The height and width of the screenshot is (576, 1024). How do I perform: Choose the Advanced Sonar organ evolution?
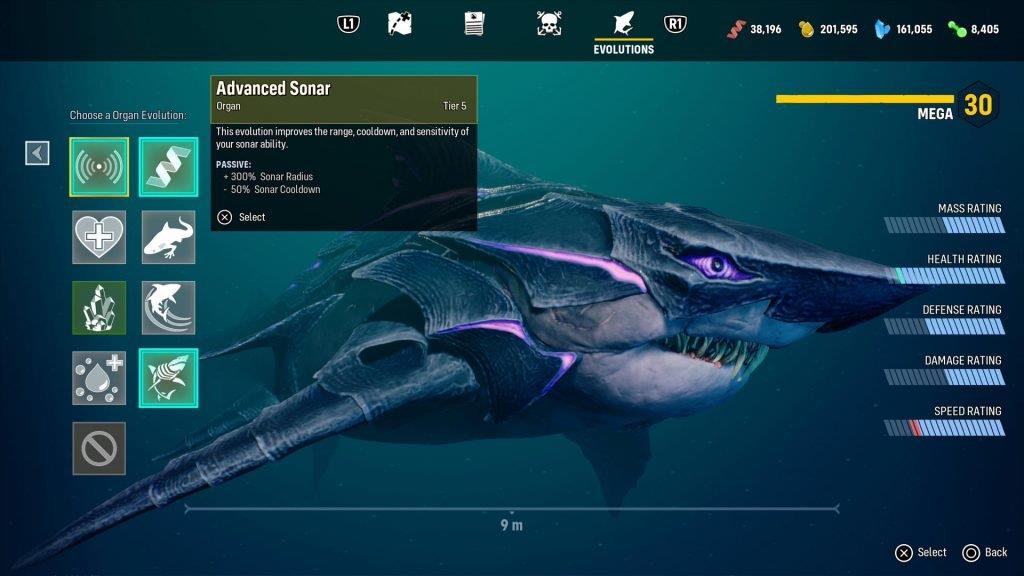click(99, 167)
